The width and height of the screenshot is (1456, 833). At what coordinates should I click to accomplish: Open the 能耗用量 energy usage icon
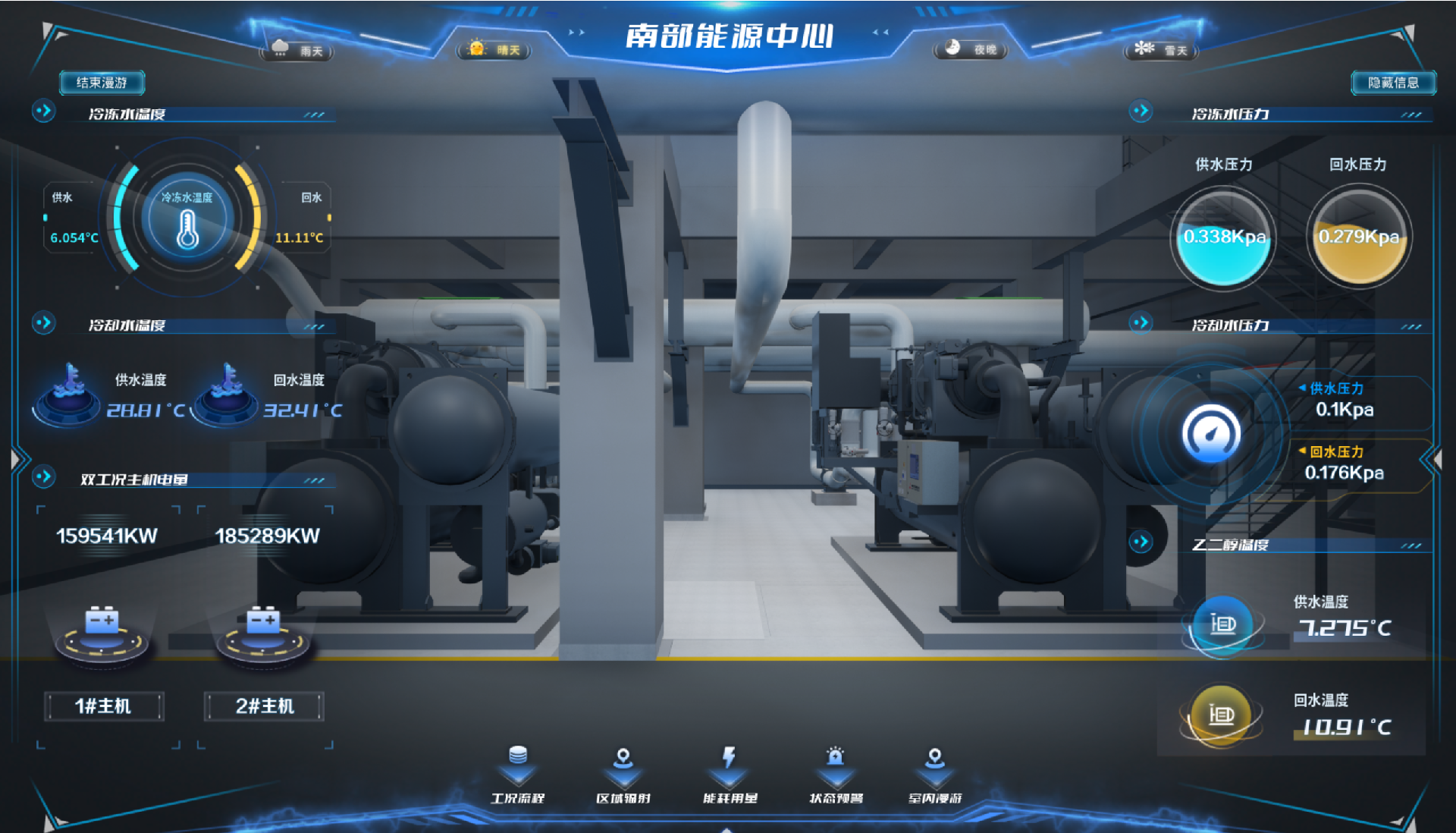pos(729,774)
